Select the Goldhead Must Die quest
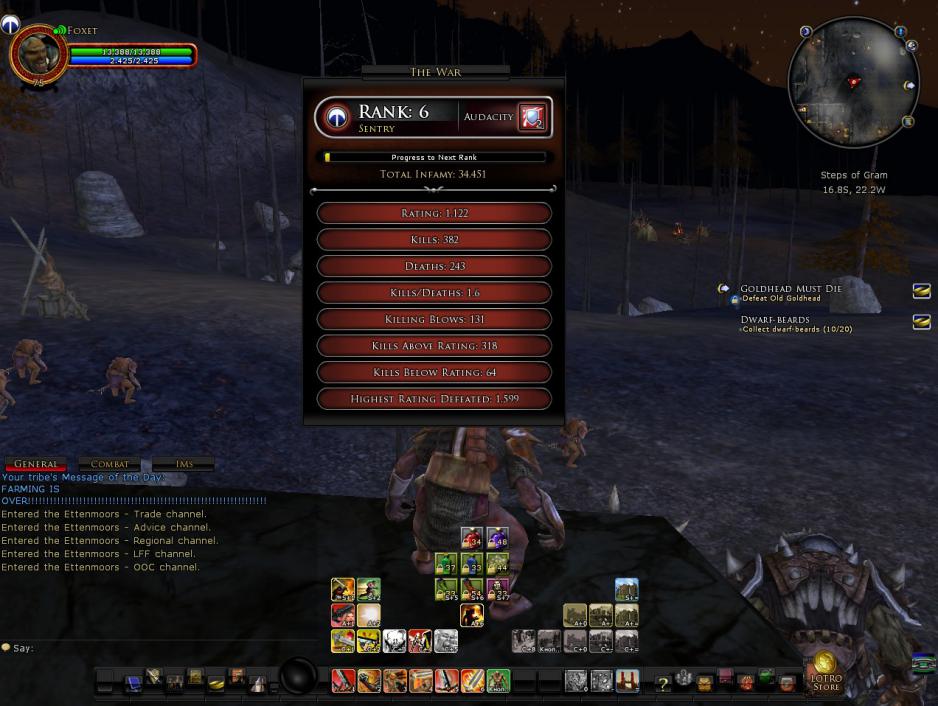Image resolution: width=938 pixels, height=706 pixels. pos(790,289)
